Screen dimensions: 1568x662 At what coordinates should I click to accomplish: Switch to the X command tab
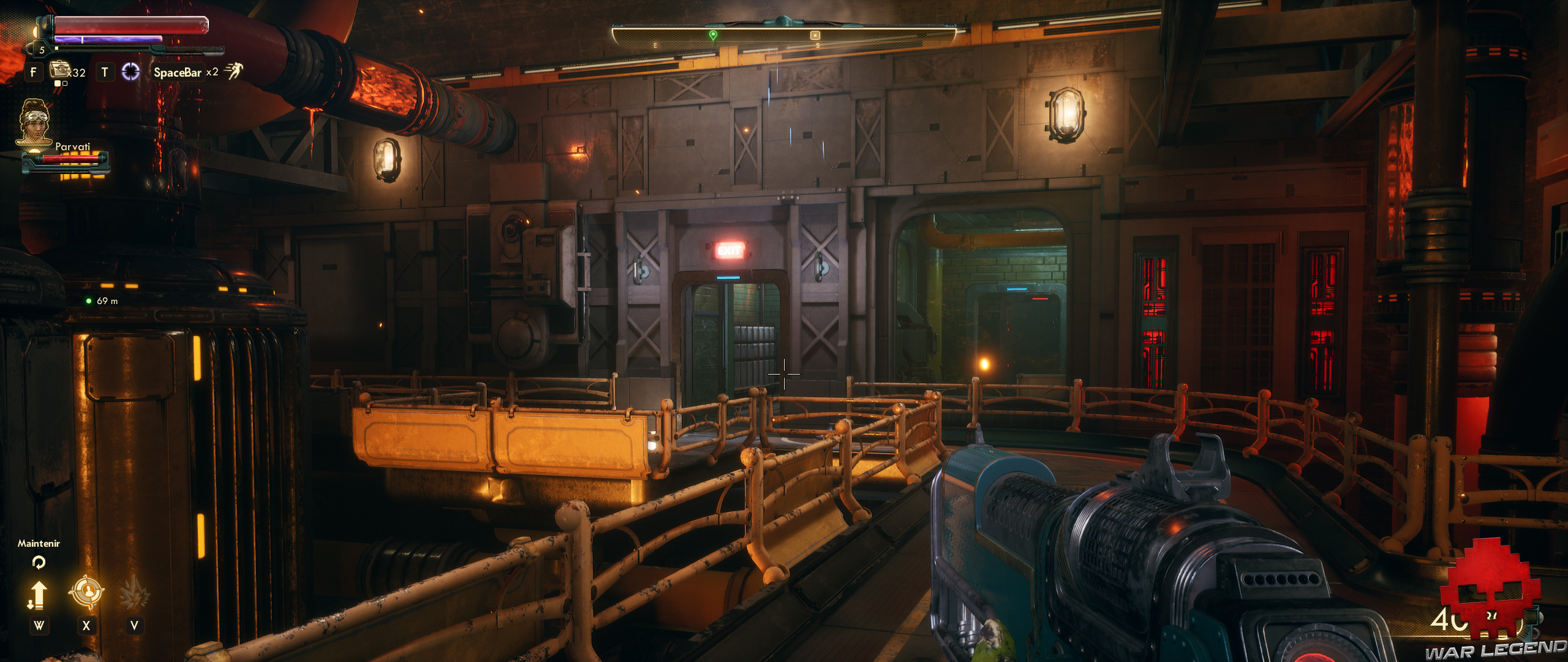tap(86, 625)
